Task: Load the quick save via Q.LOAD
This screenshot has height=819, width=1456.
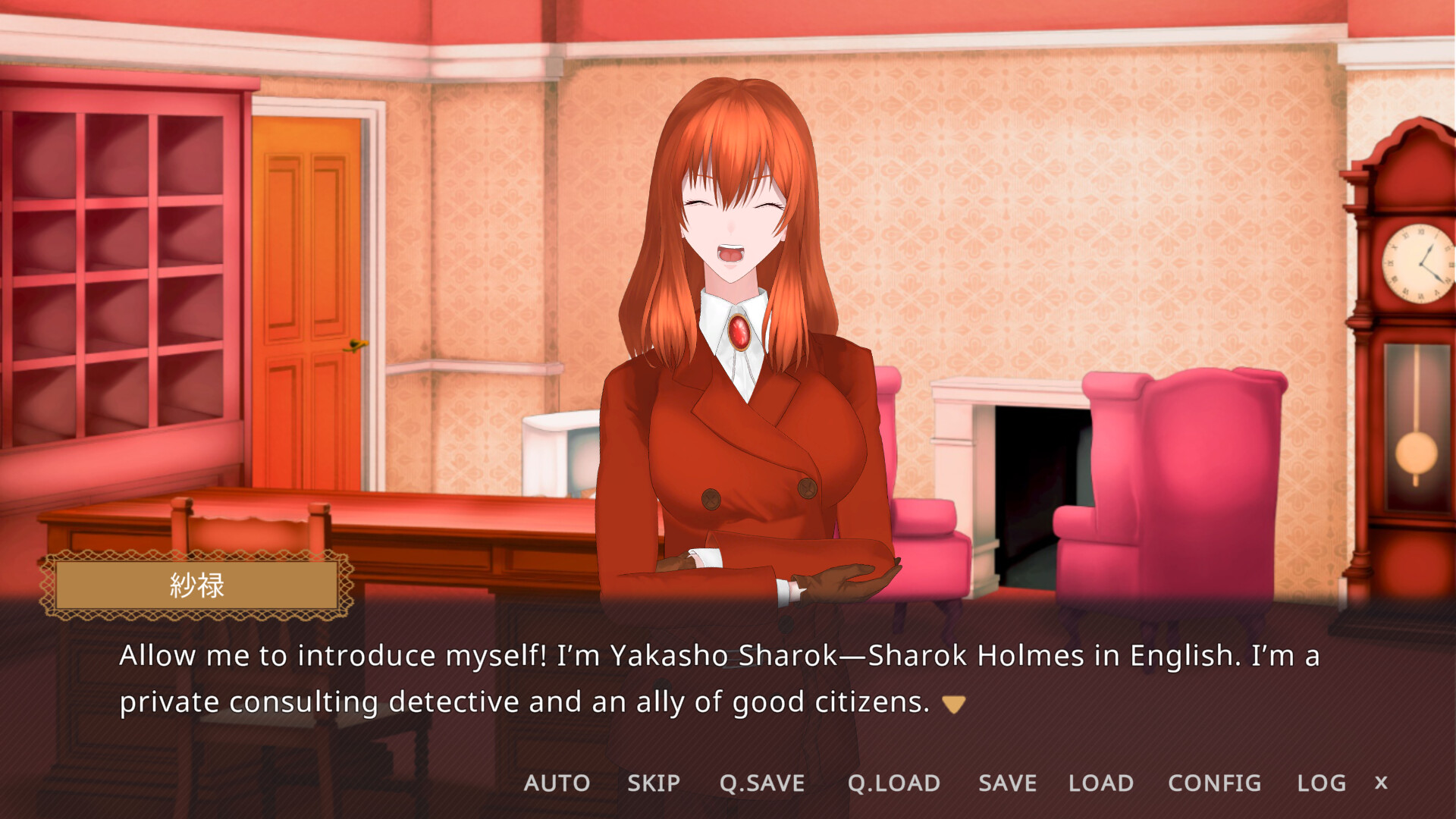Action: point(895,783)
